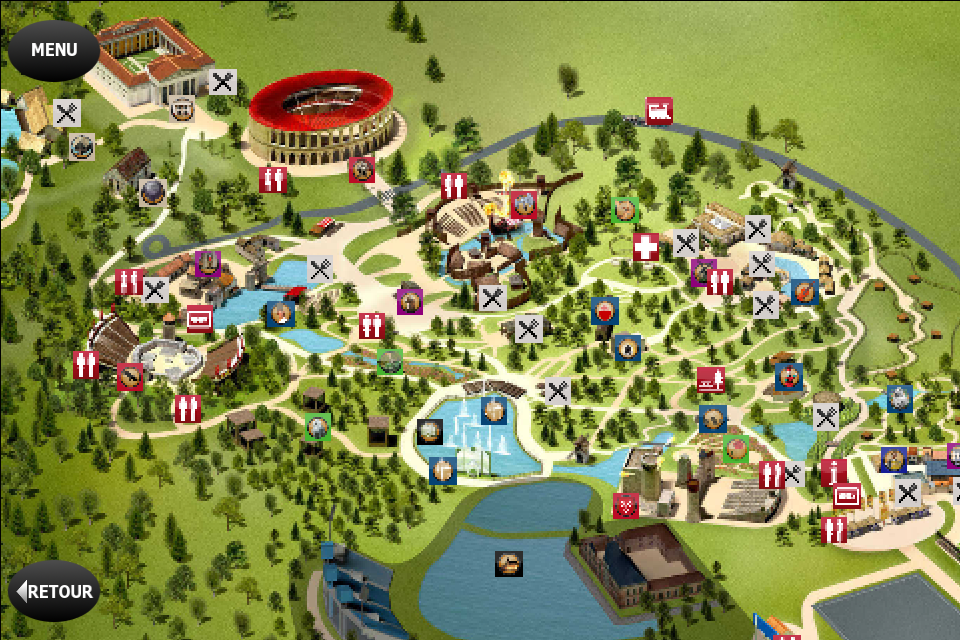Open the MENU button

pos(54,50)
